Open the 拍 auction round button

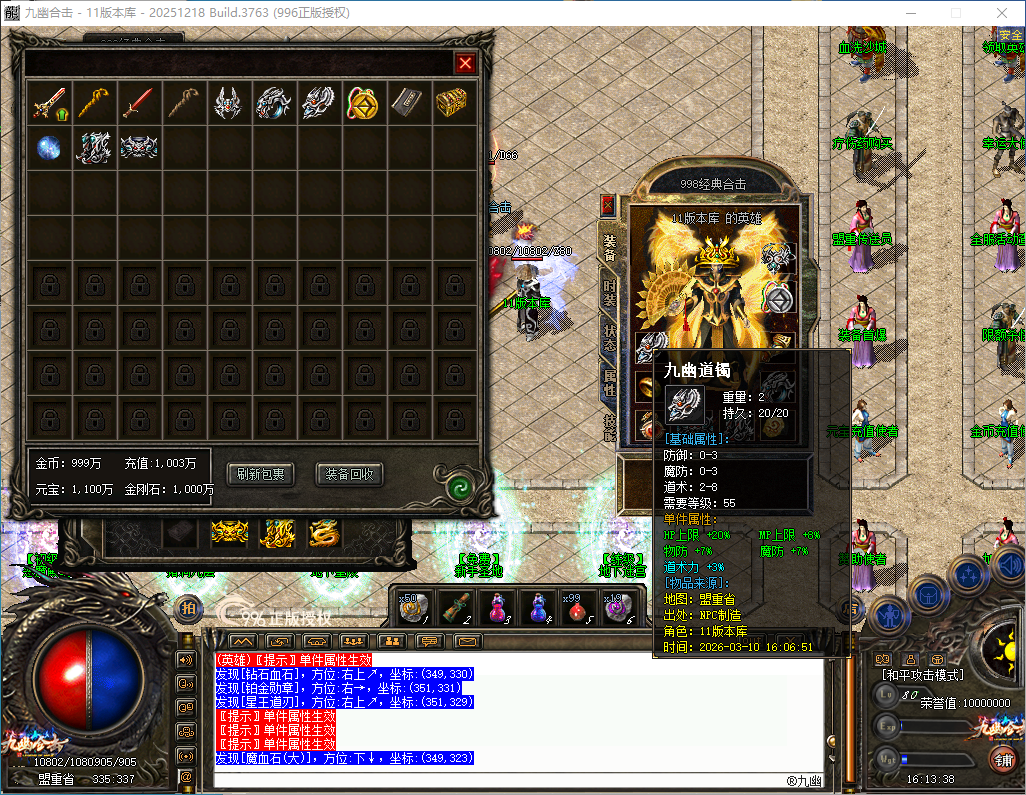(188, 607)
